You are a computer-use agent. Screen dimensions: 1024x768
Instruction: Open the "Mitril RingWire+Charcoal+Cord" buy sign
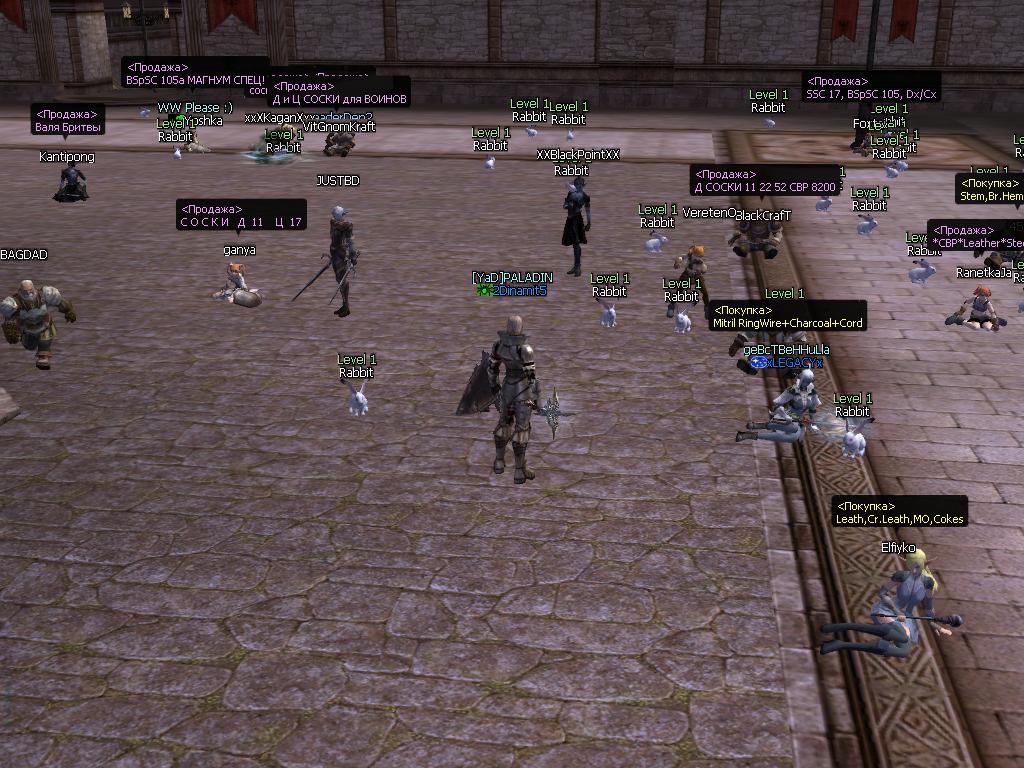[x=787, y=317]
